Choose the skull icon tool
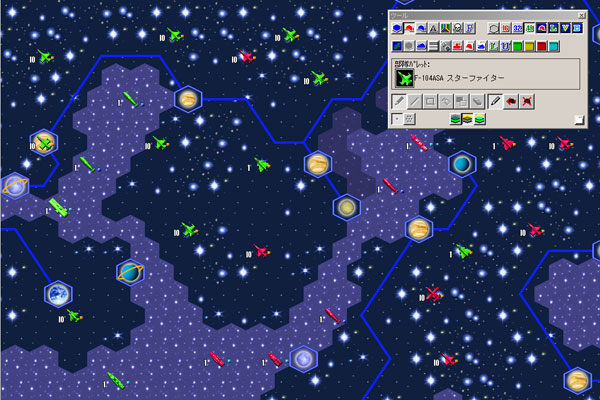 click(457, 28)
